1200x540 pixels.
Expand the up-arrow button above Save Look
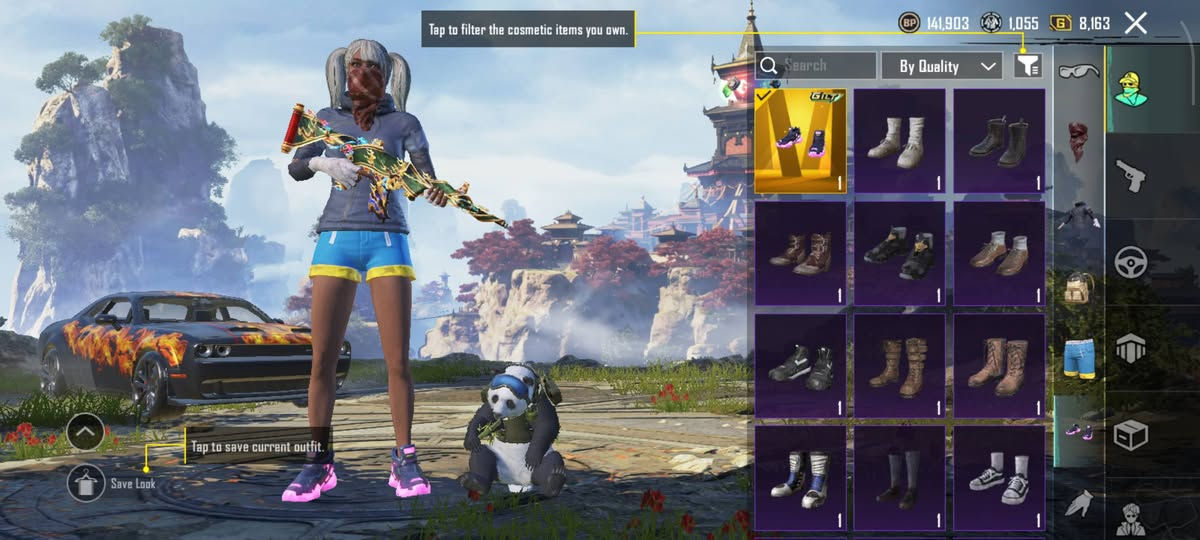tap(86, 432)
